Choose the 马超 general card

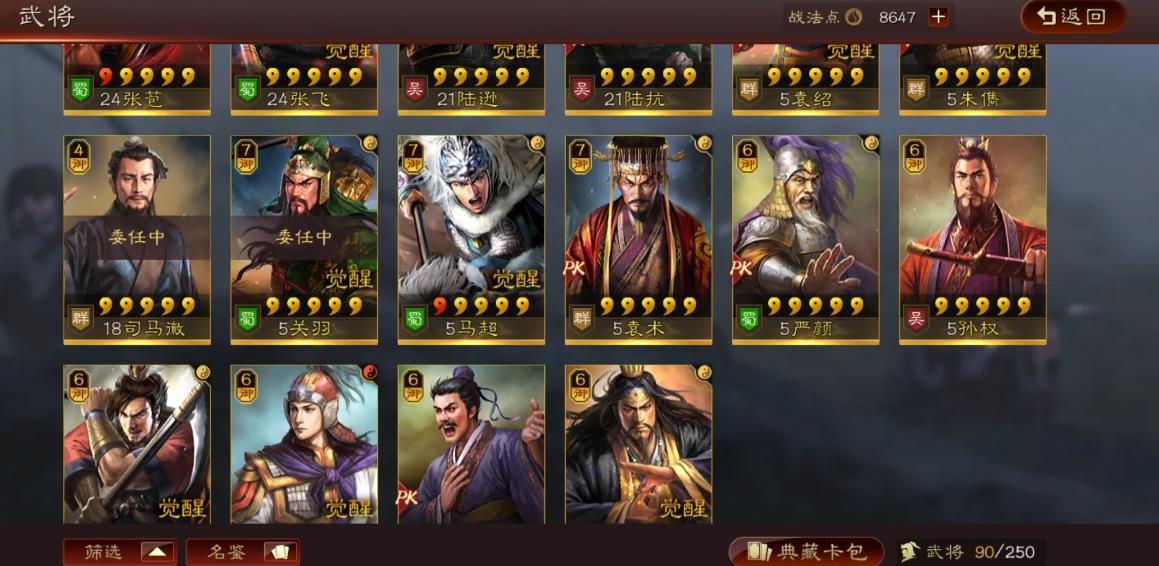coord(471,239)
